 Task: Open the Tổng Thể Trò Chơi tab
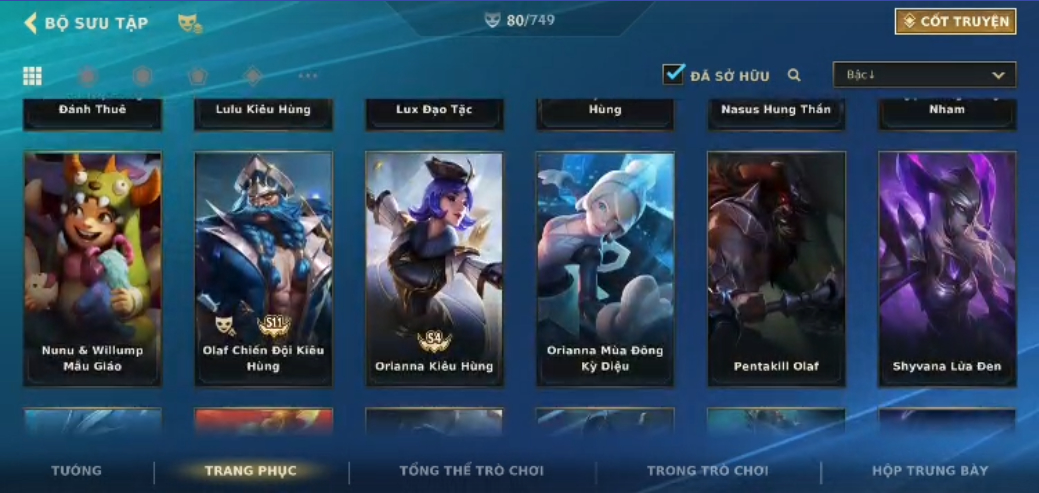[x=471, y=471]
